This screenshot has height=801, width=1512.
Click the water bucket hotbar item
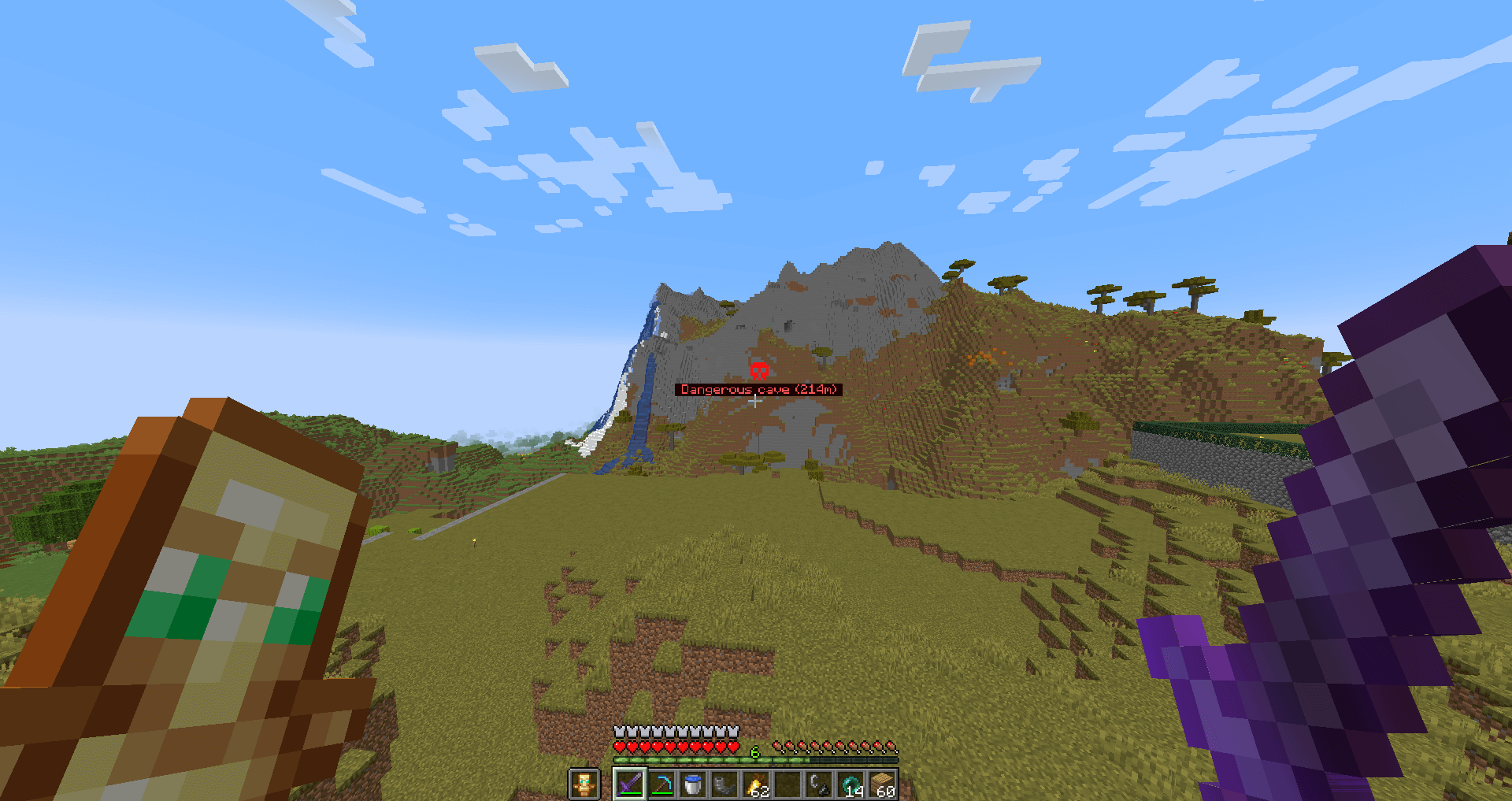[x=692, y=783]
